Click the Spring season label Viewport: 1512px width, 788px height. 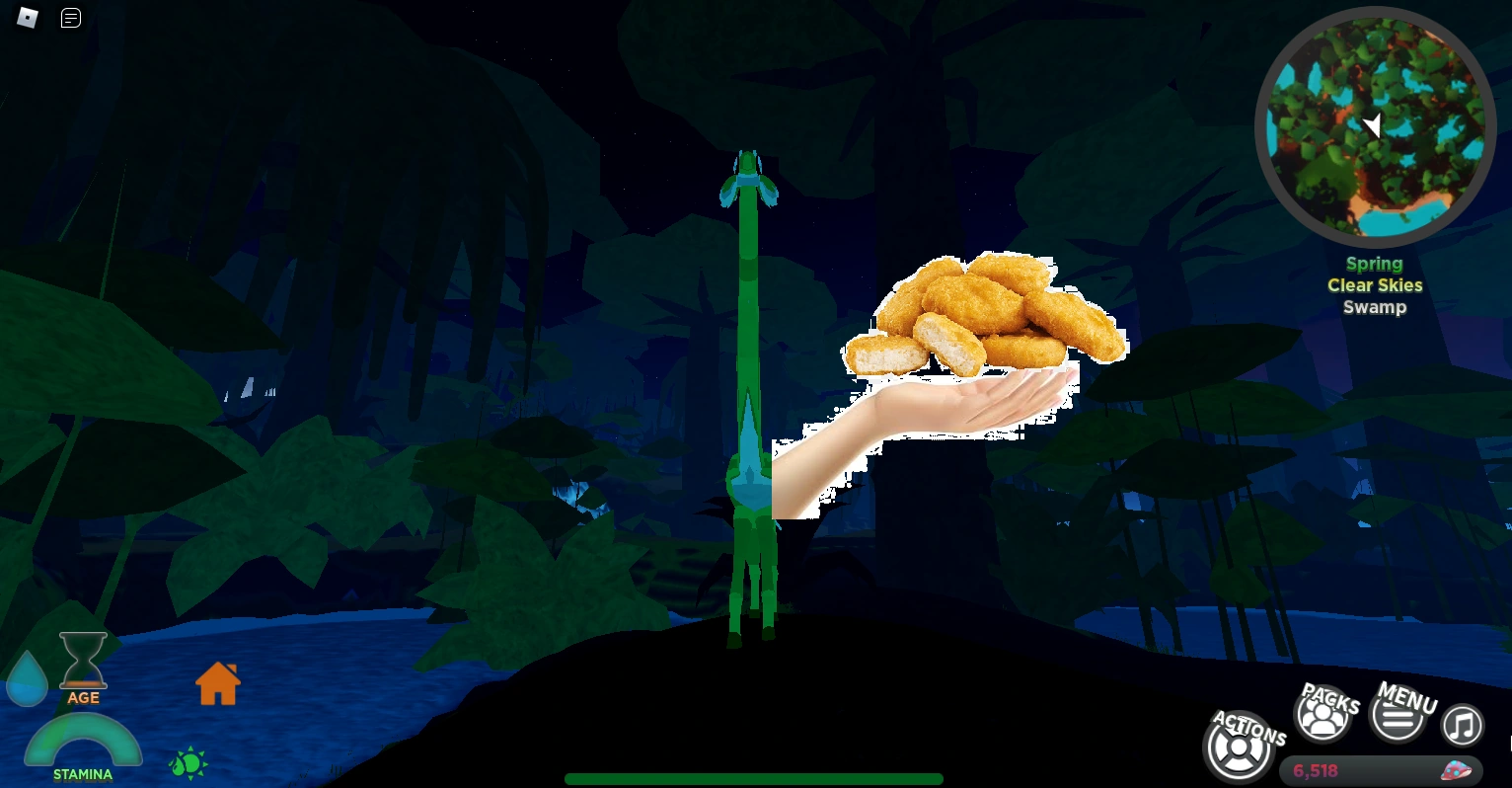[x=1374, y=264]
